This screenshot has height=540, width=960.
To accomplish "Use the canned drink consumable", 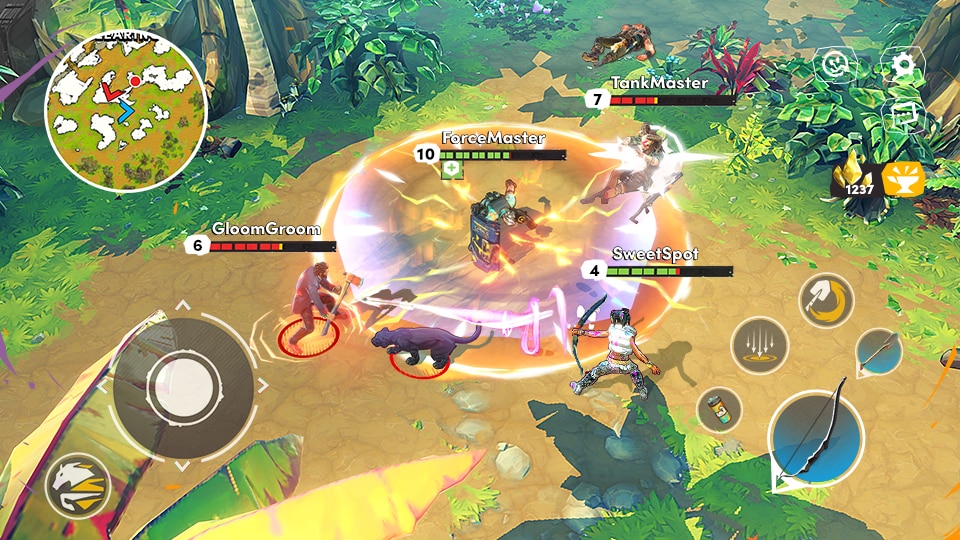I will (719, 410).
